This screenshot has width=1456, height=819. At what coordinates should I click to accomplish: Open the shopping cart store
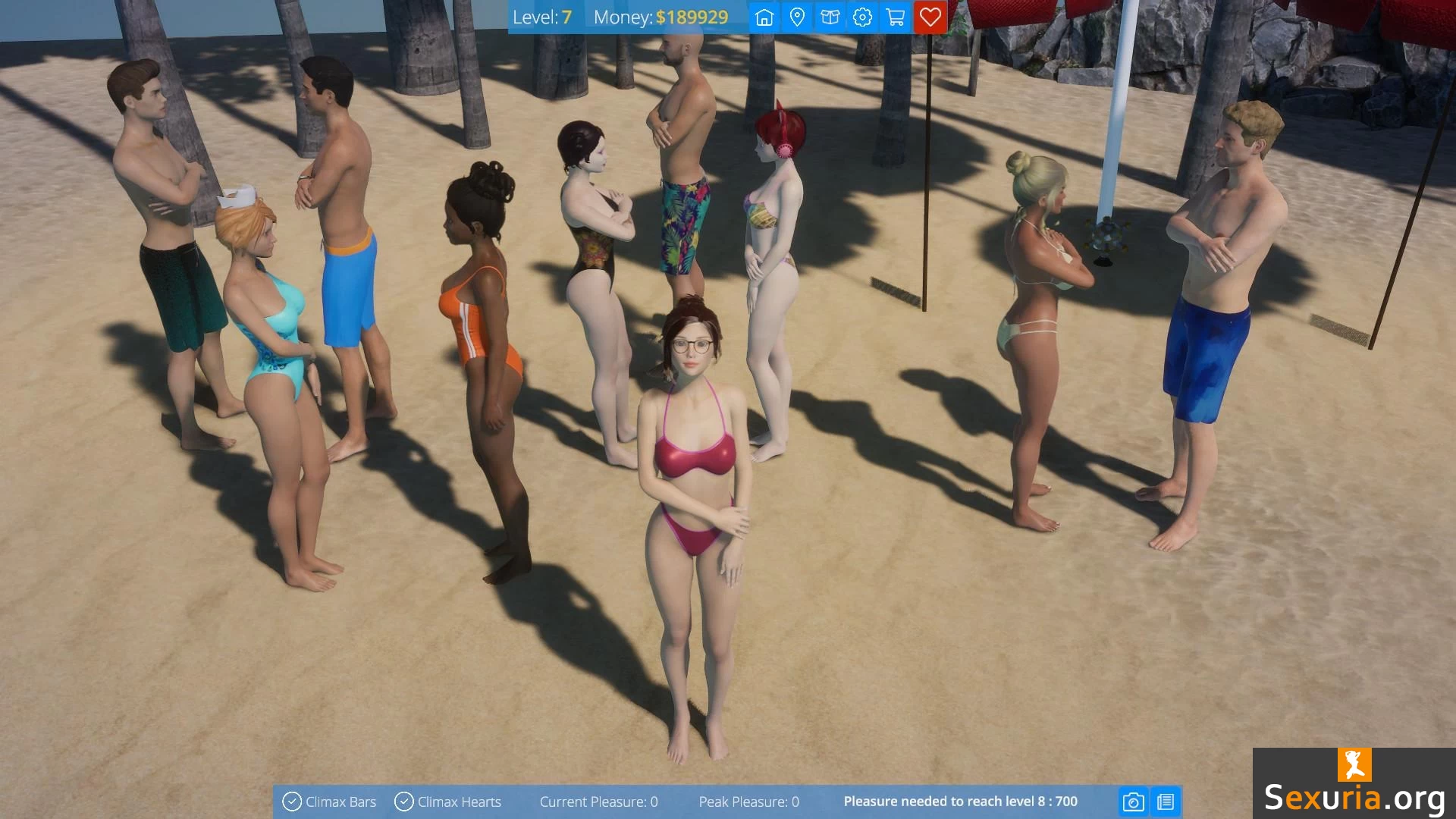[x=896, y=17]
